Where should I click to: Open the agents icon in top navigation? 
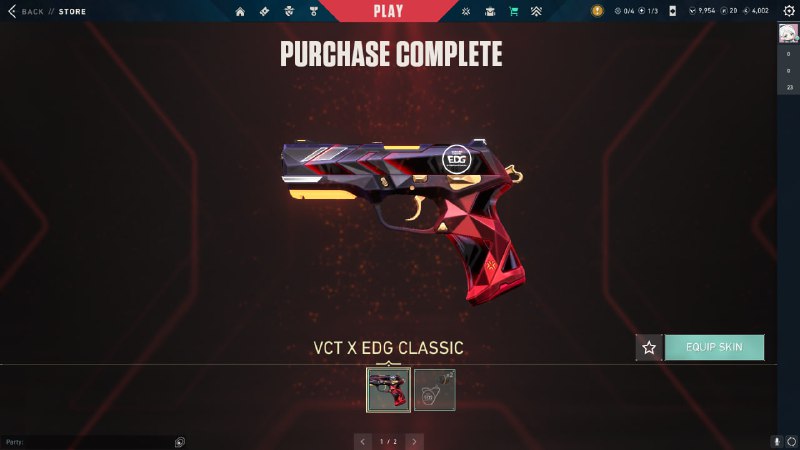[288, 11]
